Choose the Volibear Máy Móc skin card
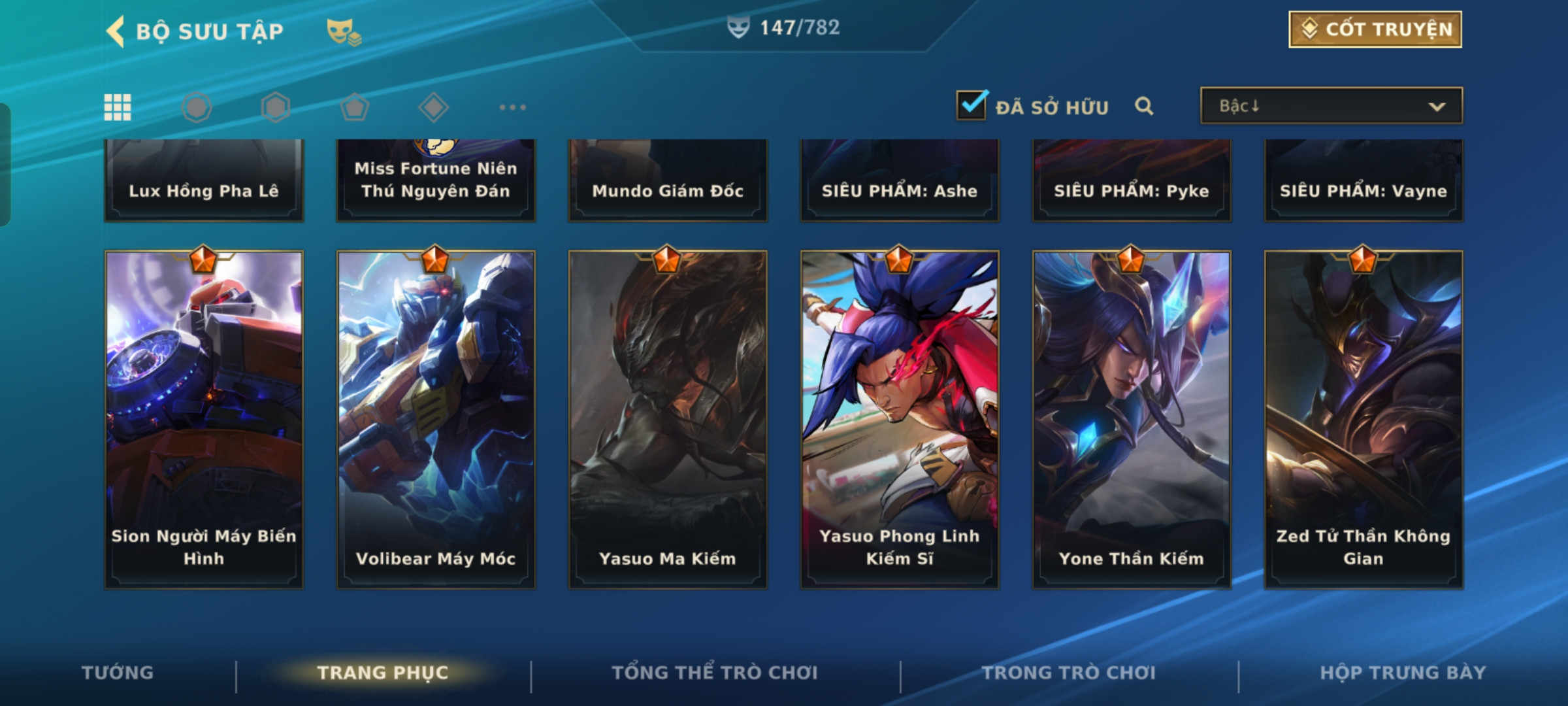 [436, 419]
